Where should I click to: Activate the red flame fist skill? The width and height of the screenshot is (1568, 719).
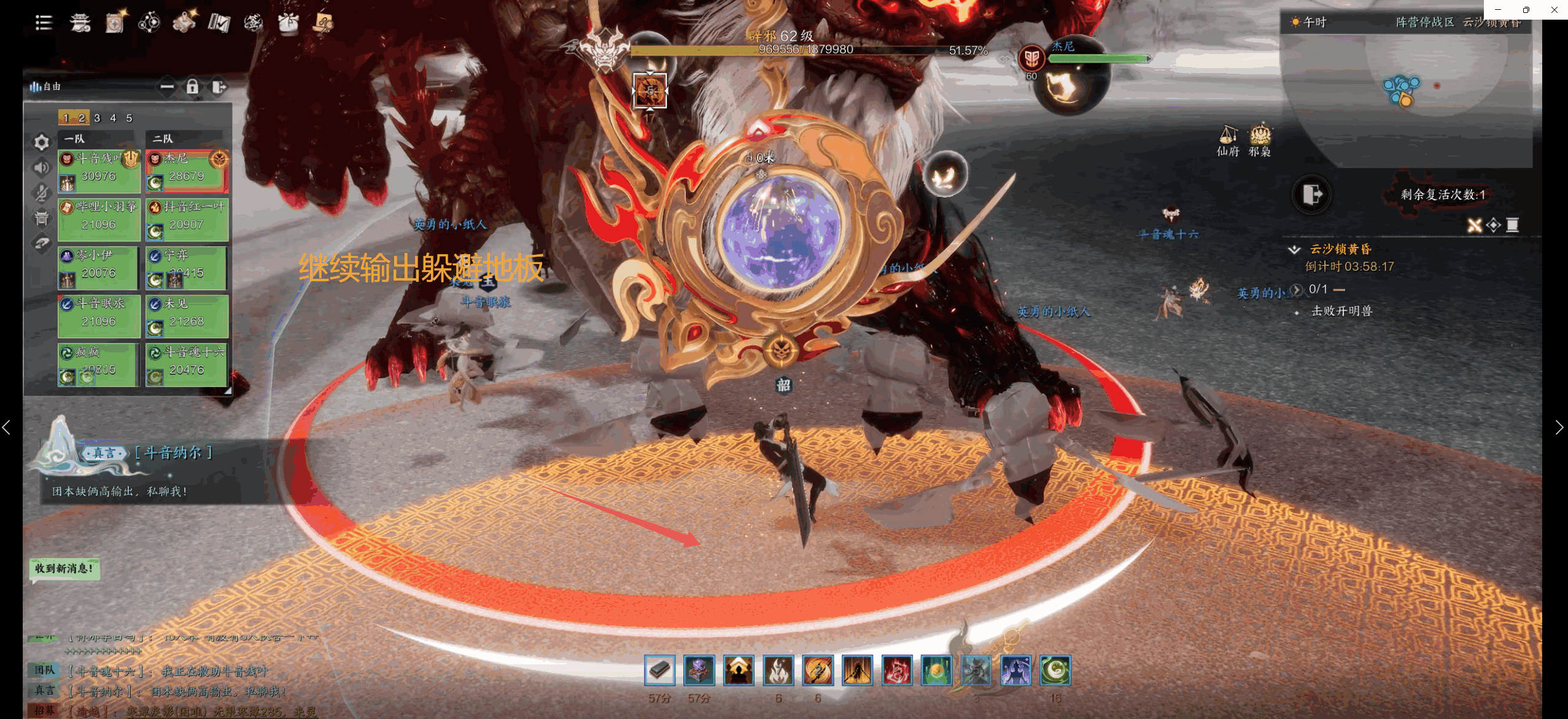coord(896,670)
